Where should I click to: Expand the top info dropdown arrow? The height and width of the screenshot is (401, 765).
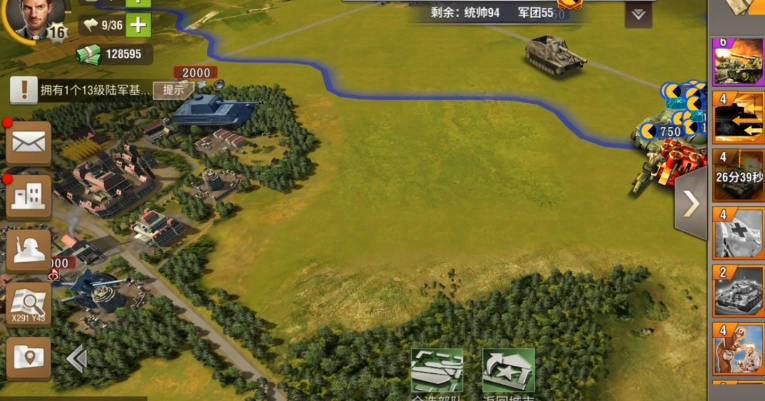pos(638,15)
